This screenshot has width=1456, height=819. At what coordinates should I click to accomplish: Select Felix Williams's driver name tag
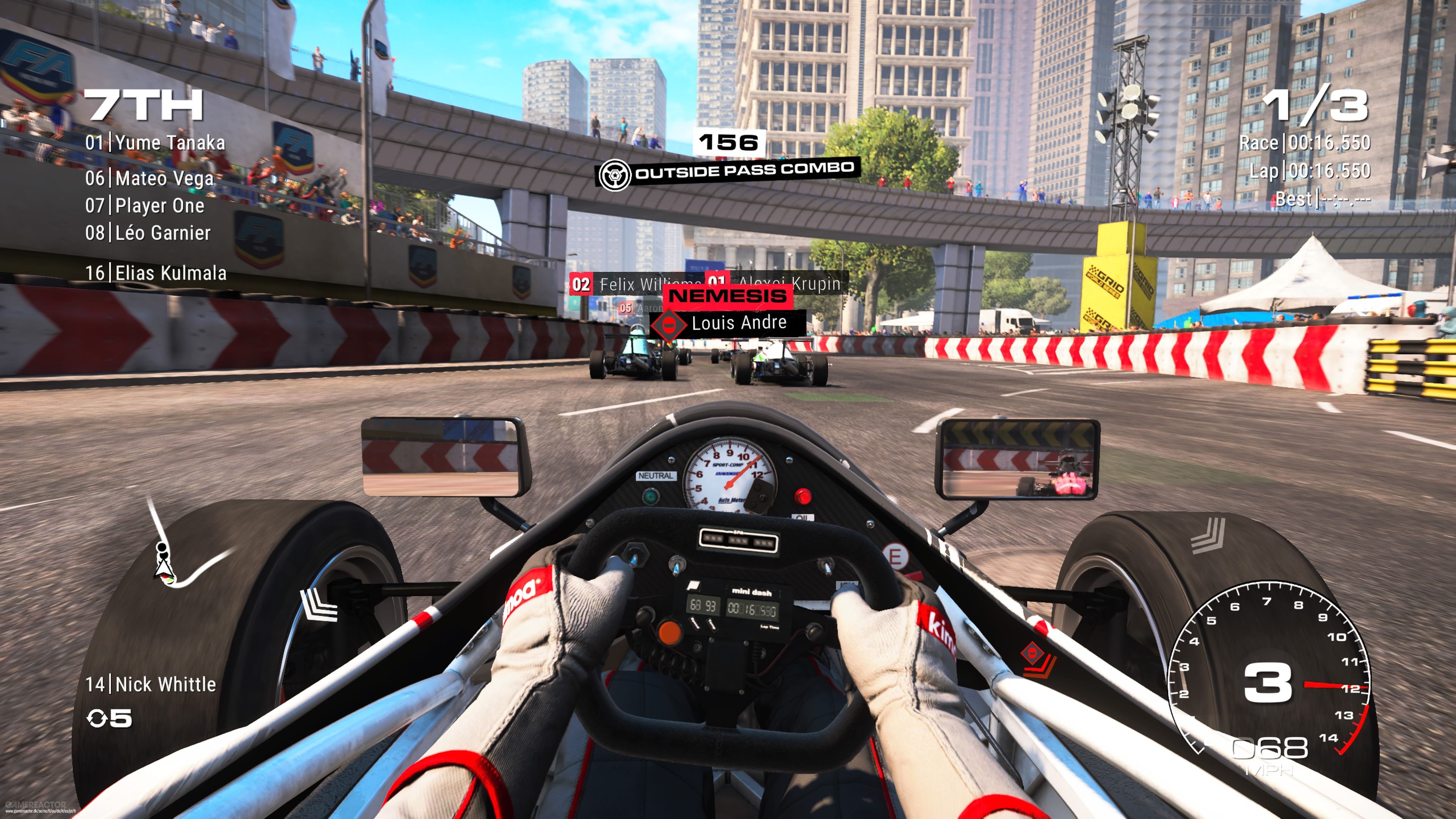click(x=636, y=284)
